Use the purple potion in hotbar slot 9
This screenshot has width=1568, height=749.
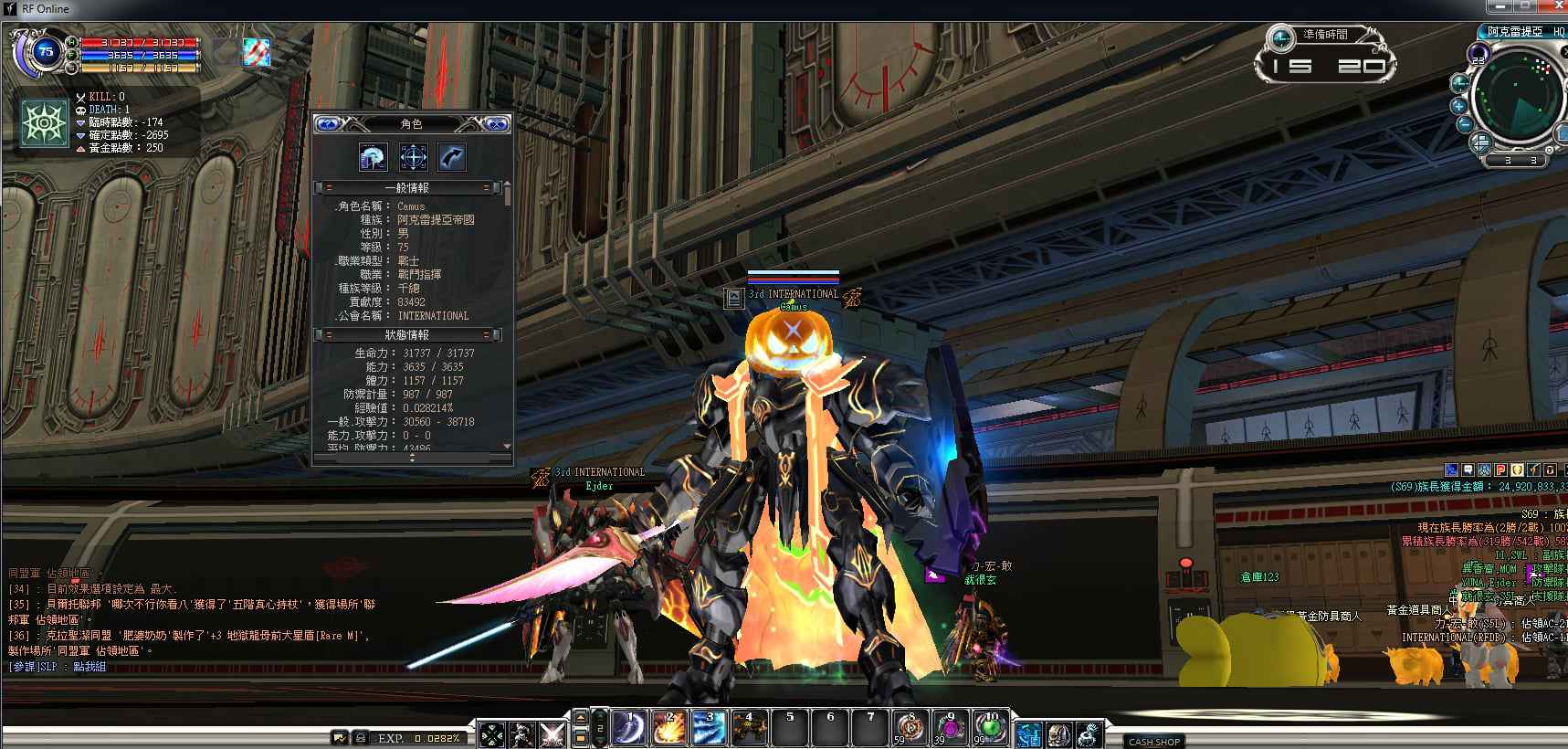[951, 728]
